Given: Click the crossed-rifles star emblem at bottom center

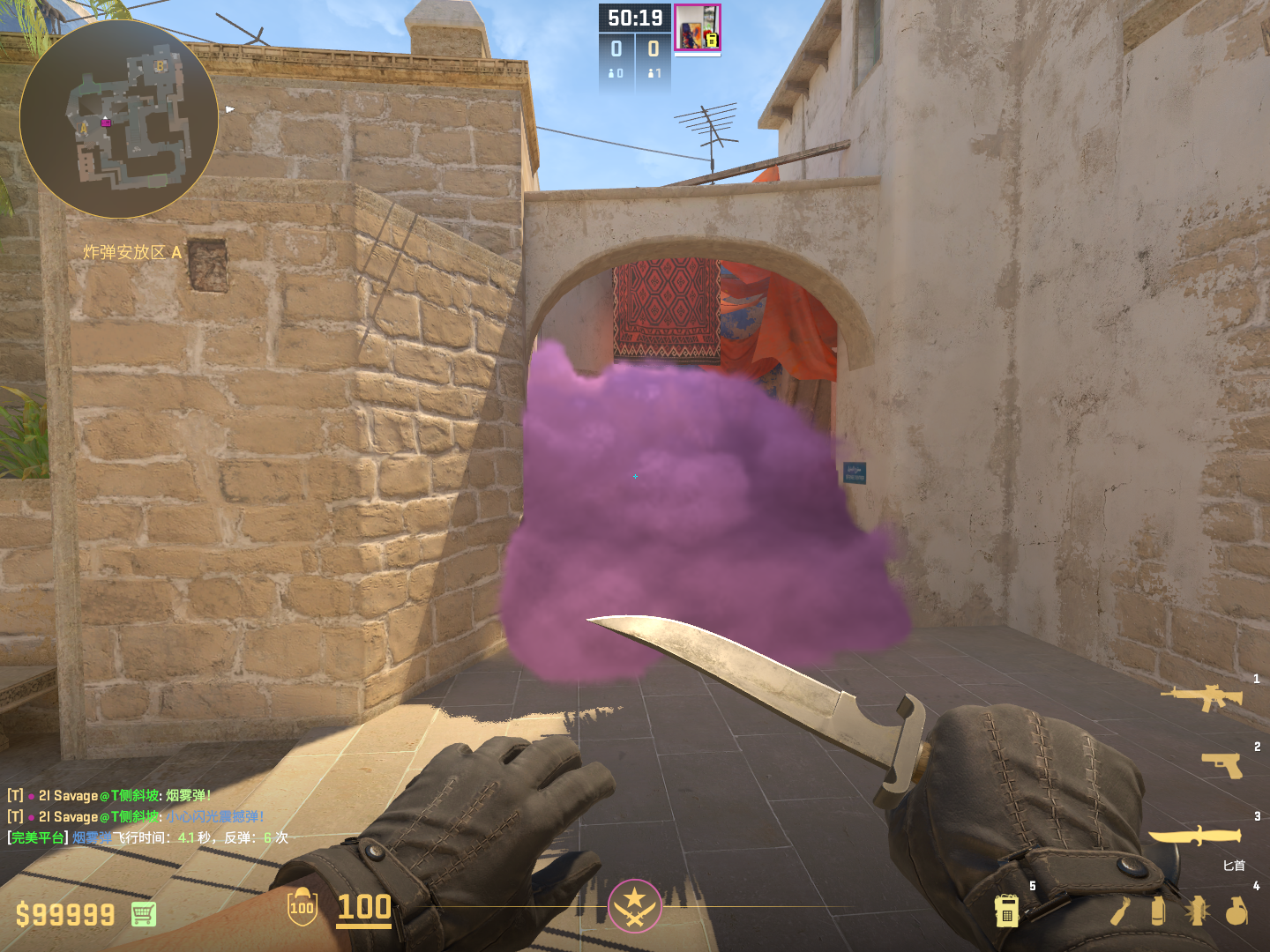Looking at the screenshot, I should [634, 905].
